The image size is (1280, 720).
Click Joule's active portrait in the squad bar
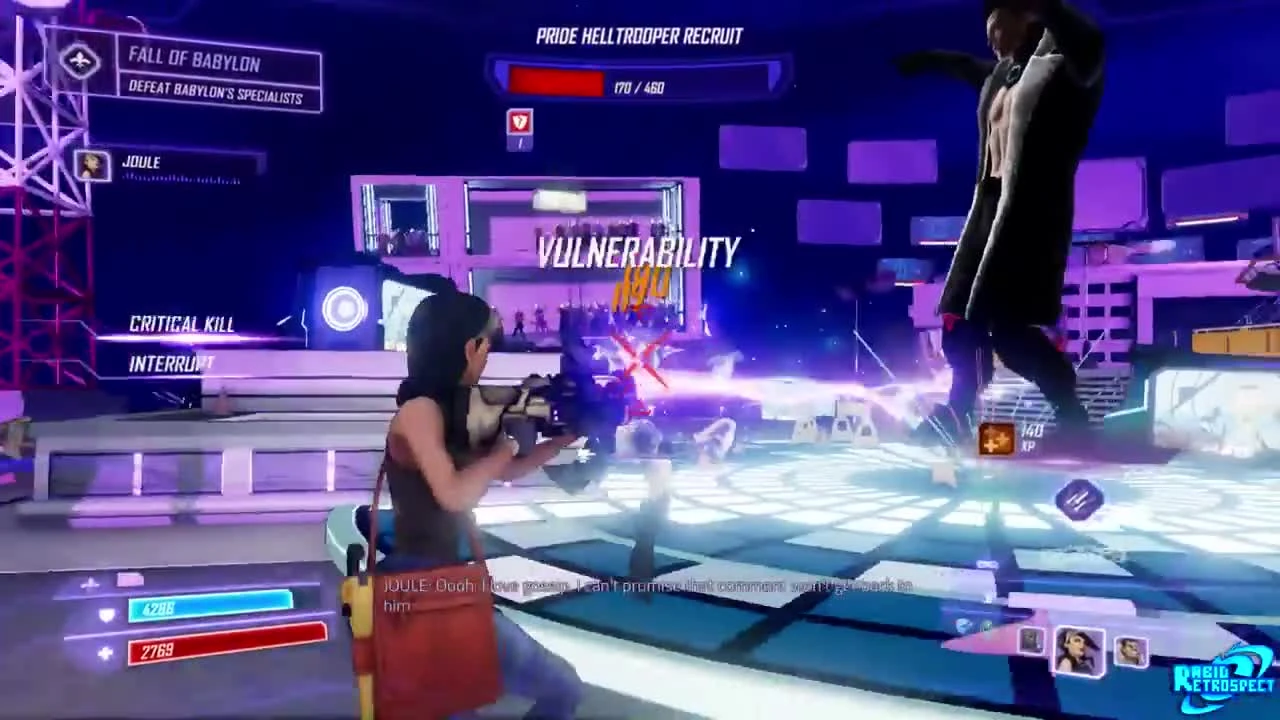coord(1081,650)
